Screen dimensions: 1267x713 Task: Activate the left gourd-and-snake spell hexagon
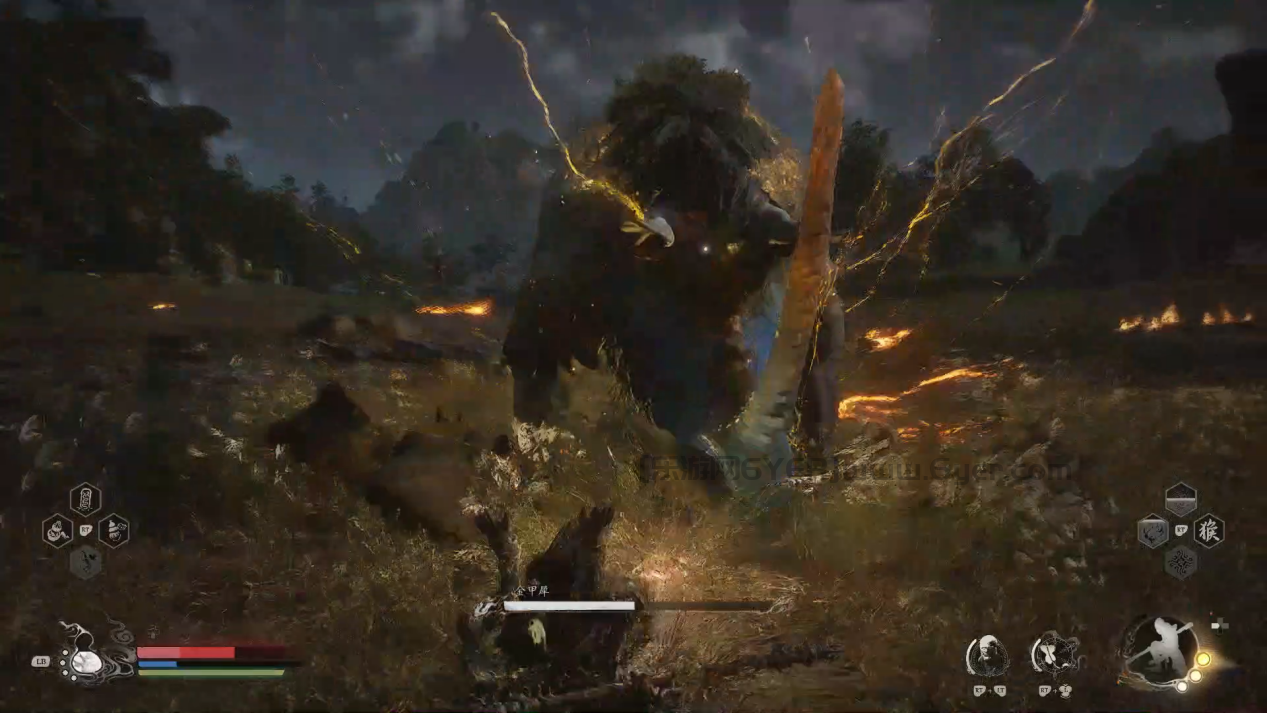(58, 530)
